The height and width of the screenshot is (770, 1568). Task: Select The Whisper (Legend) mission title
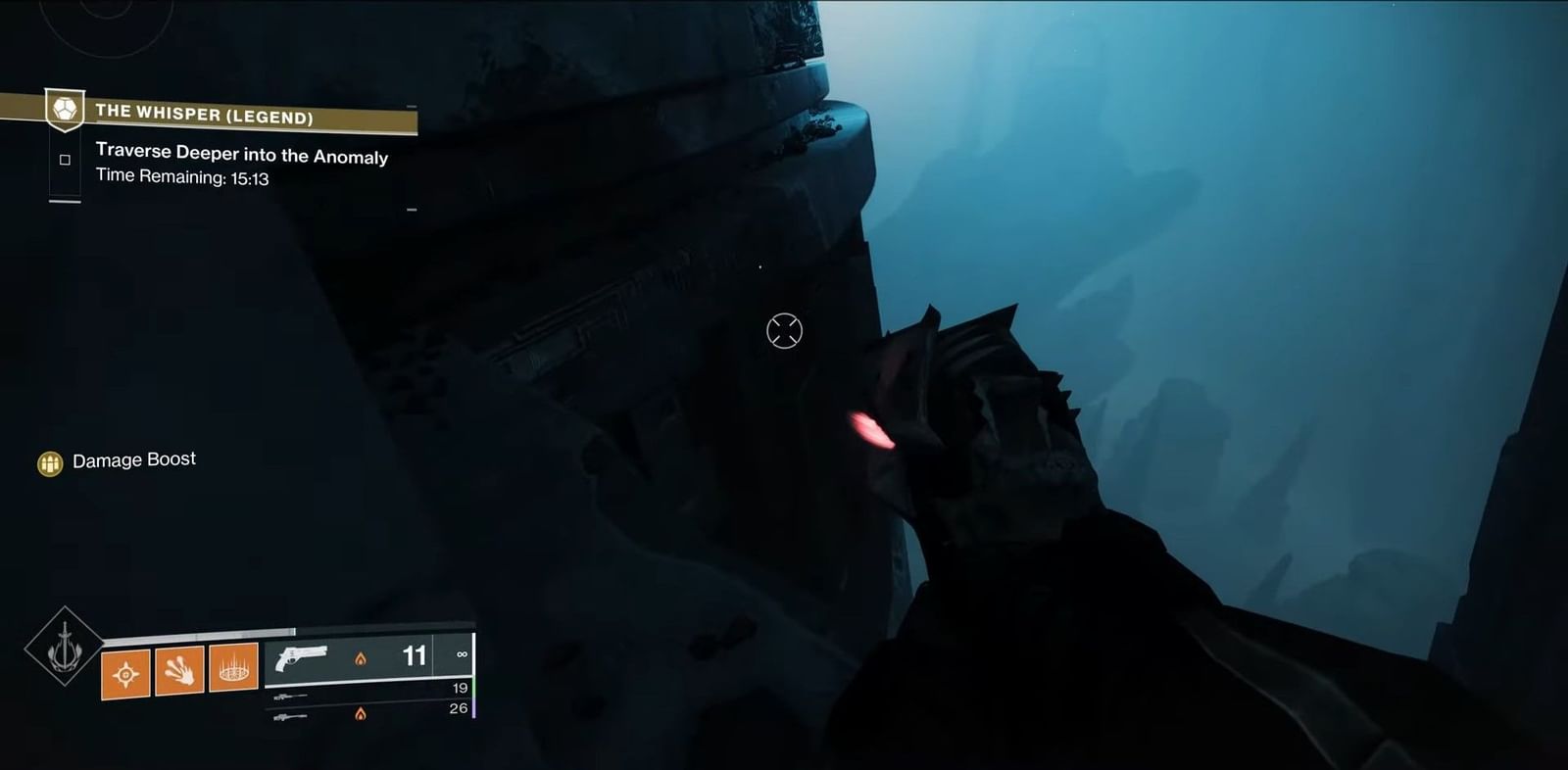[x=205, y=115]
